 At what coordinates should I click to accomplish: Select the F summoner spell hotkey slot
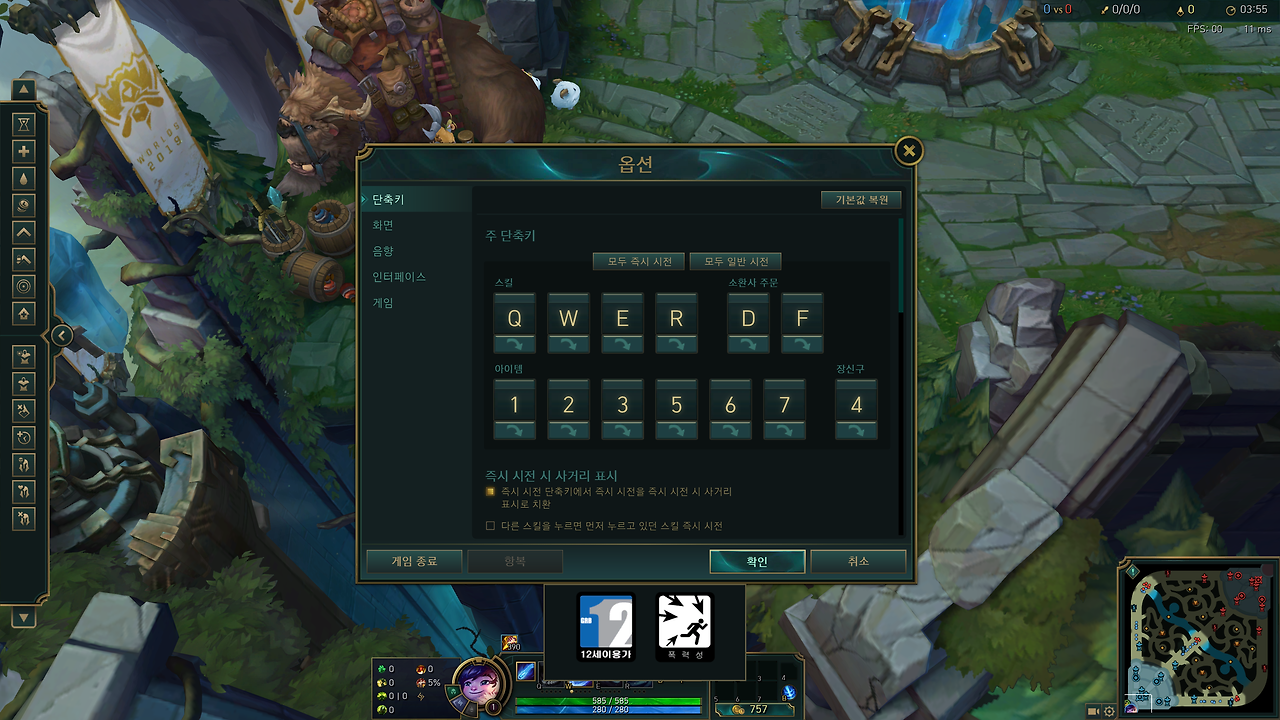click(x=801, y=318)
